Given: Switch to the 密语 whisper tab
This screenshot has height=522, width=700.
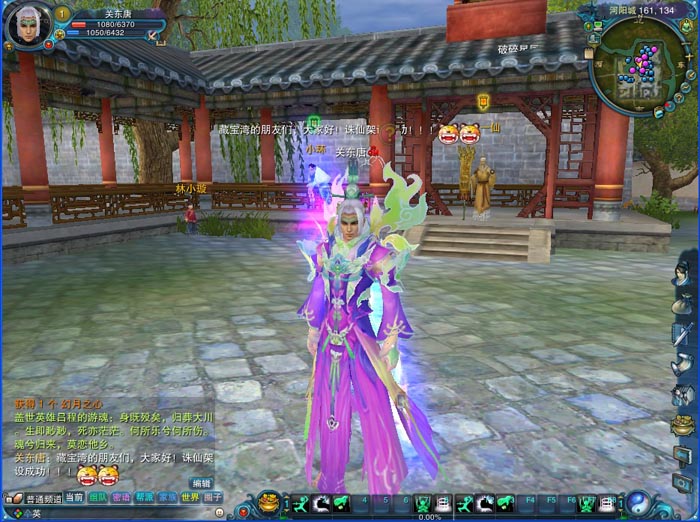Looking at the screenshot, I should 121,497.
